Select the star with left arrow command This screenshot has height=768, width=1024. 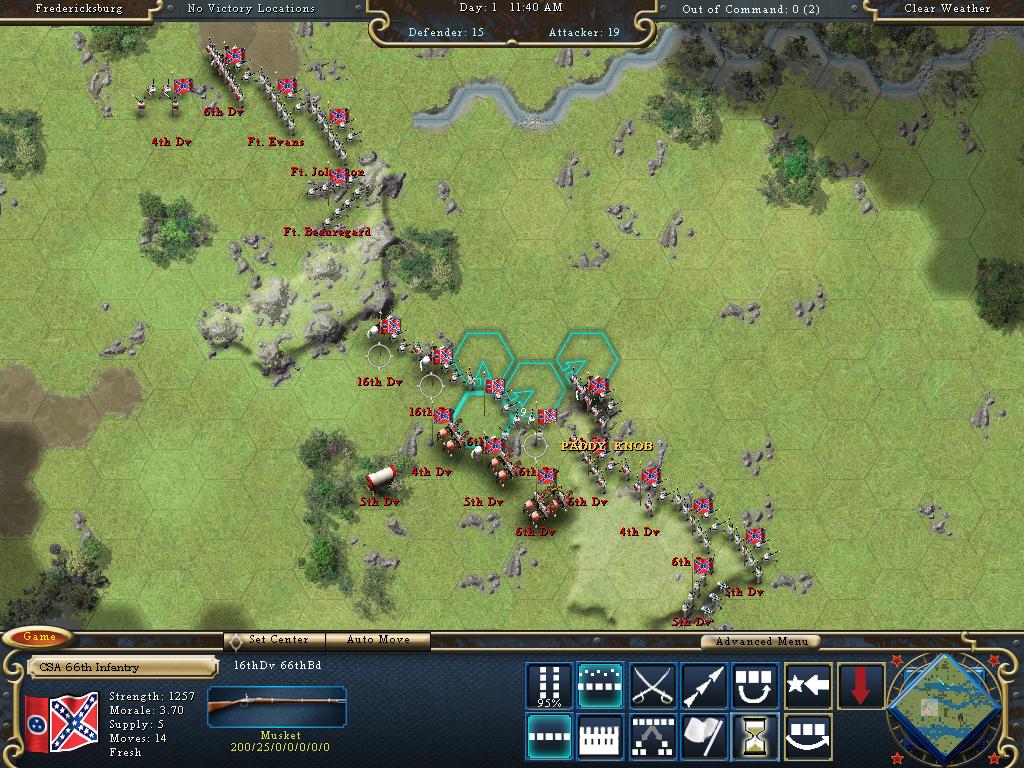pyautogui.click(x=808, y=685)
